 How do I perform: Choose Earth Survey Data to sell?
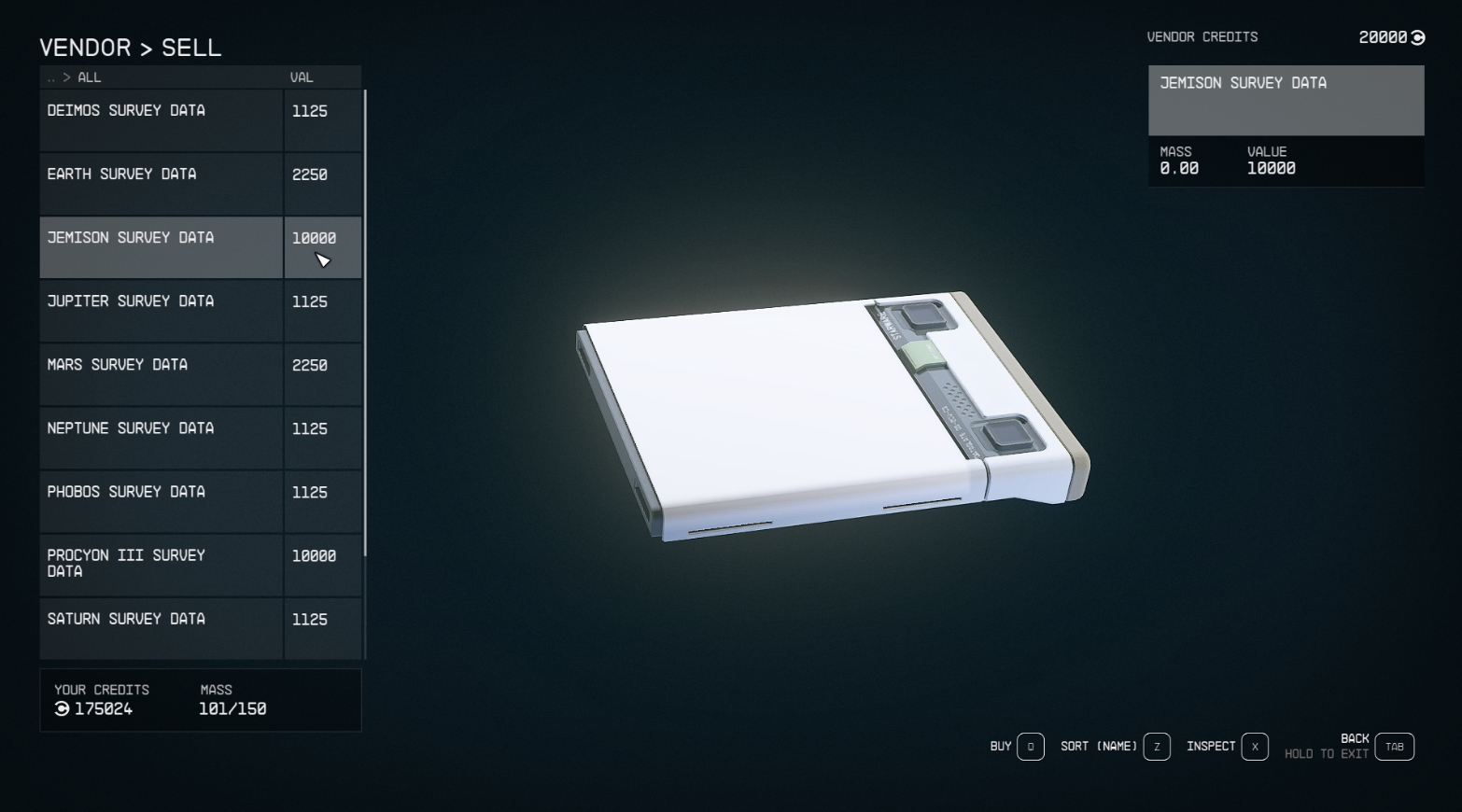click(161, 184)
